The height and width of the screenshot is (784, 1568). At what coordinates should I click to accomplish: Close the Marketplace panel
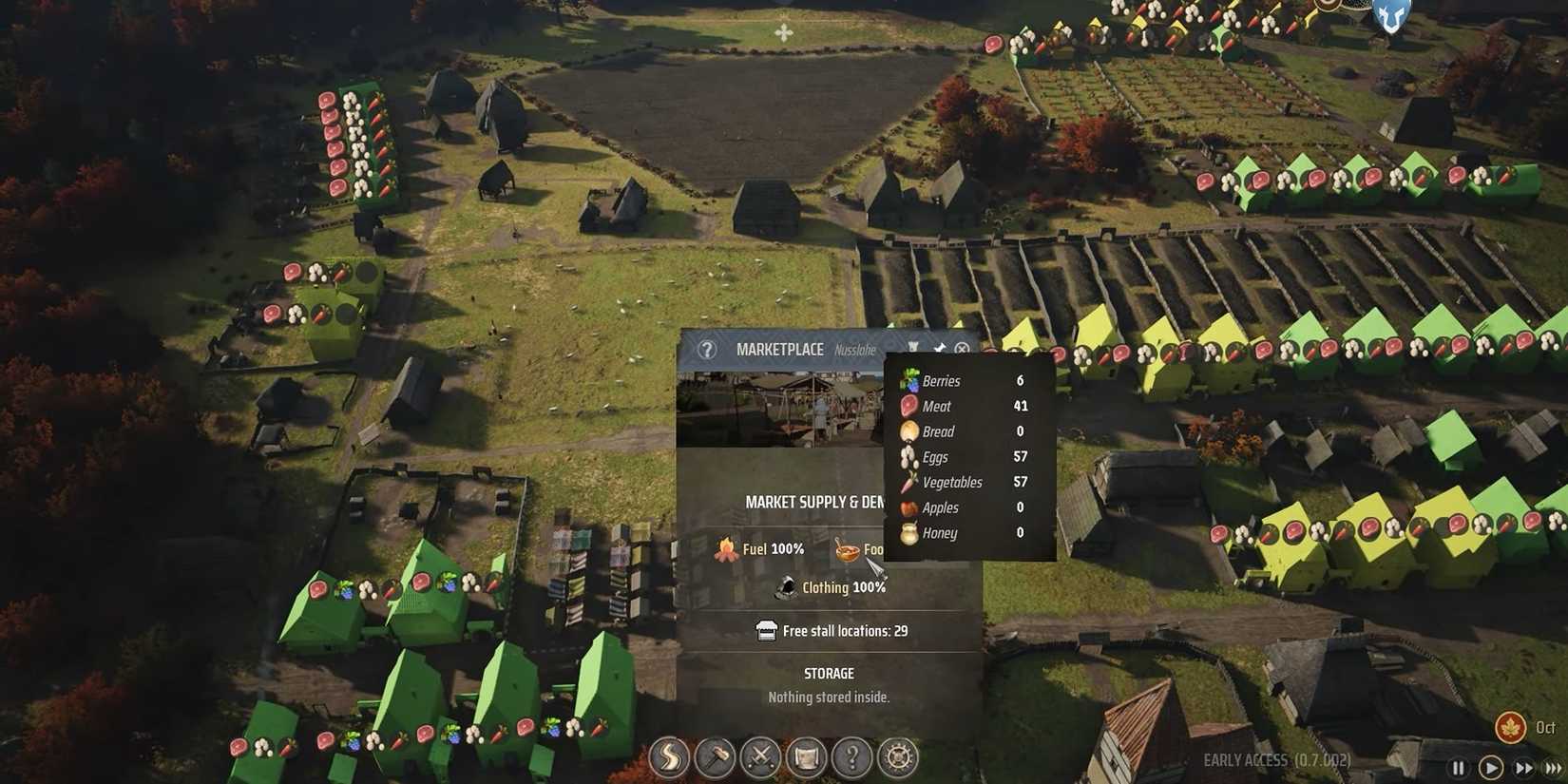pos(963,349)
